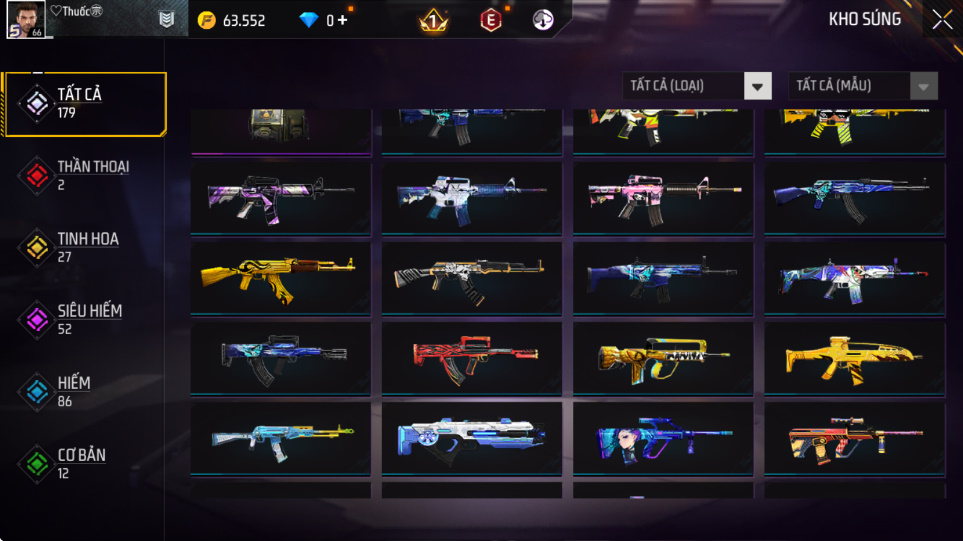Open the Tất Cả (Mẫu) dropdown
Screen dimensions: 963x541
(863, 86)
